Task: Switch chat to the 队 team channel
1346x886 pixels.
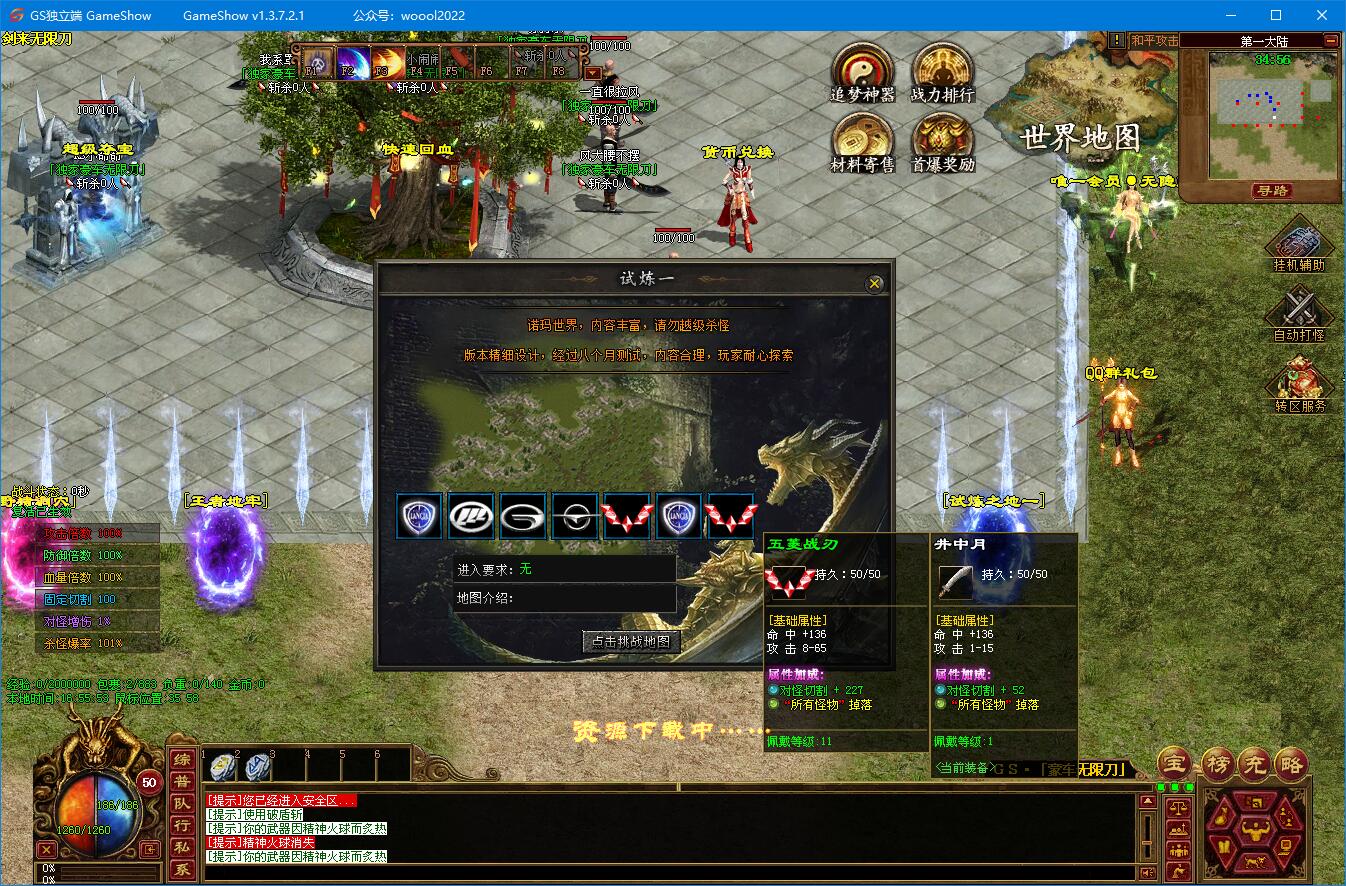Action: pyautogui.click(x=182, y=804)
